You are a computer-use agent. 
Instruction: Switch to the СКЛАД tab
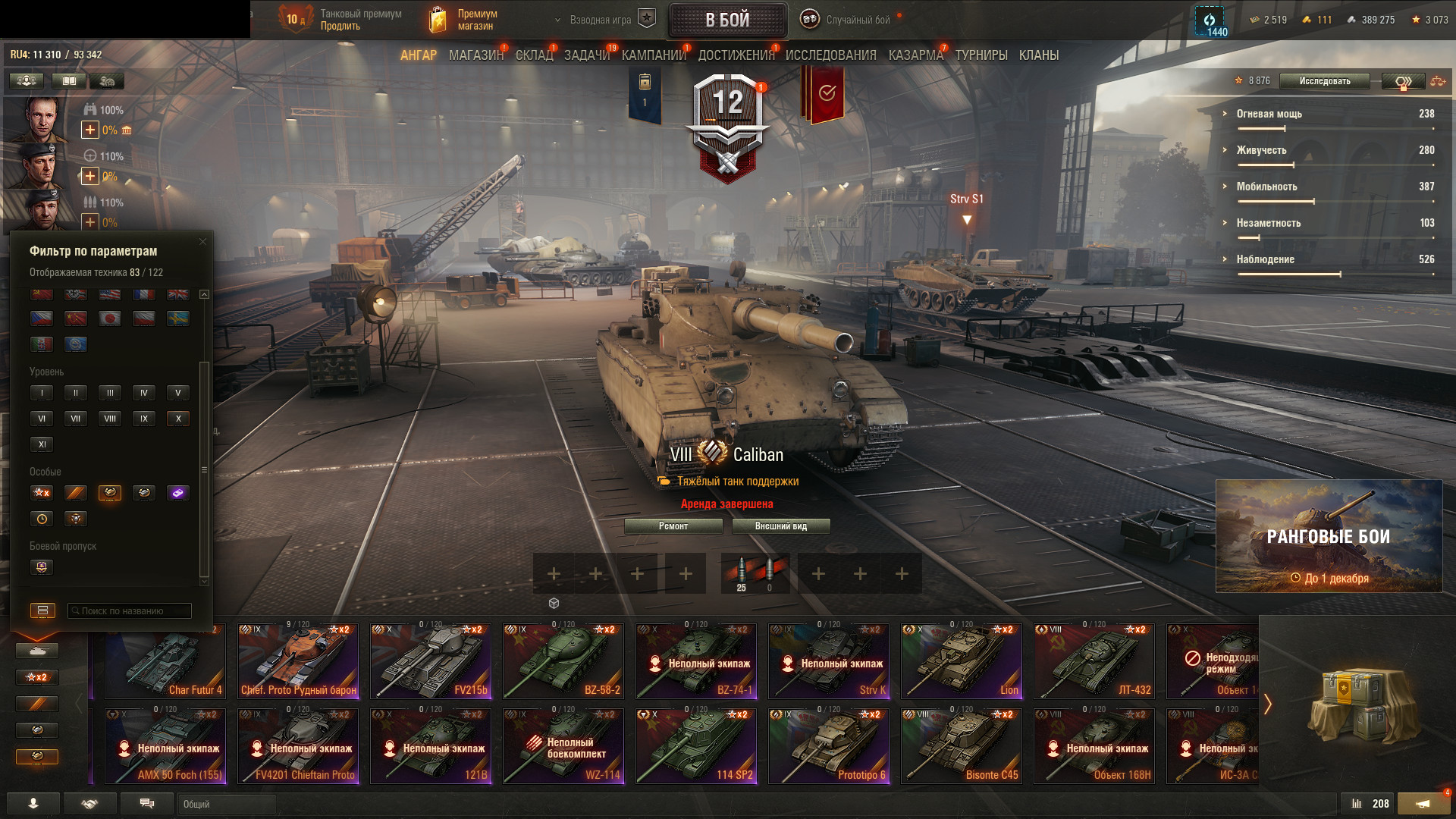pyautogui.click(x=534, y=55)
